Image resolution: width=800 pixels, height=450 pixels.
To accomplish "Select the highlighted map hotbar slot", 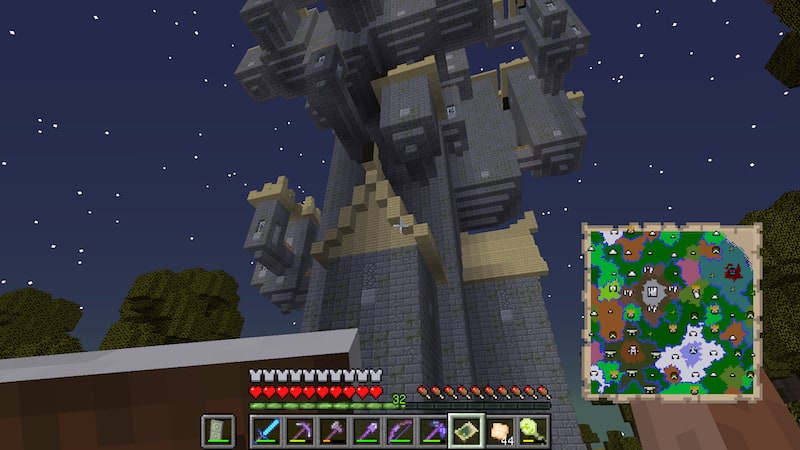I will [466, 431].
